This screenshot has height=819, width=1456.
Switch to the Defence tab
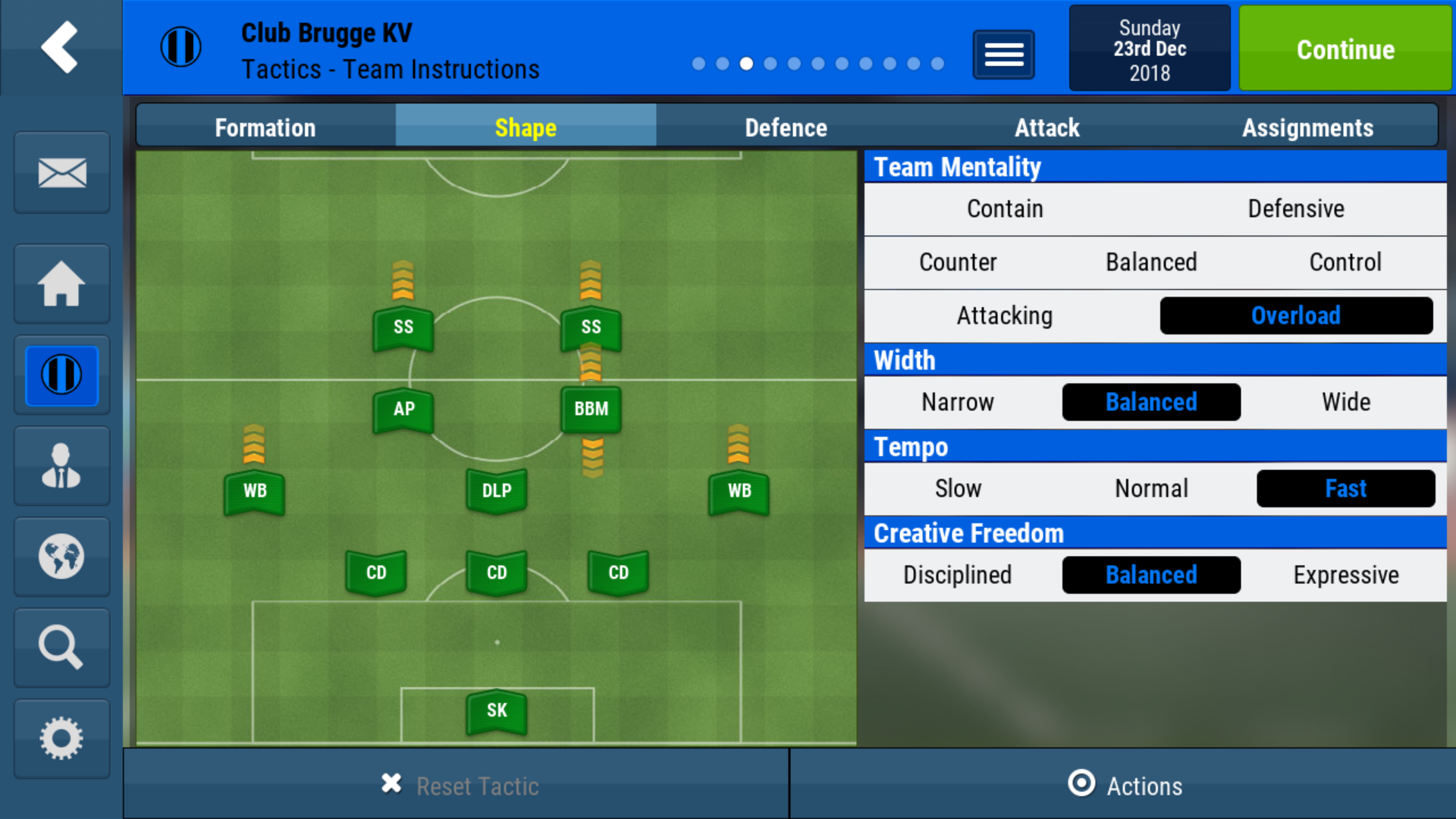(x=786, y=127)
